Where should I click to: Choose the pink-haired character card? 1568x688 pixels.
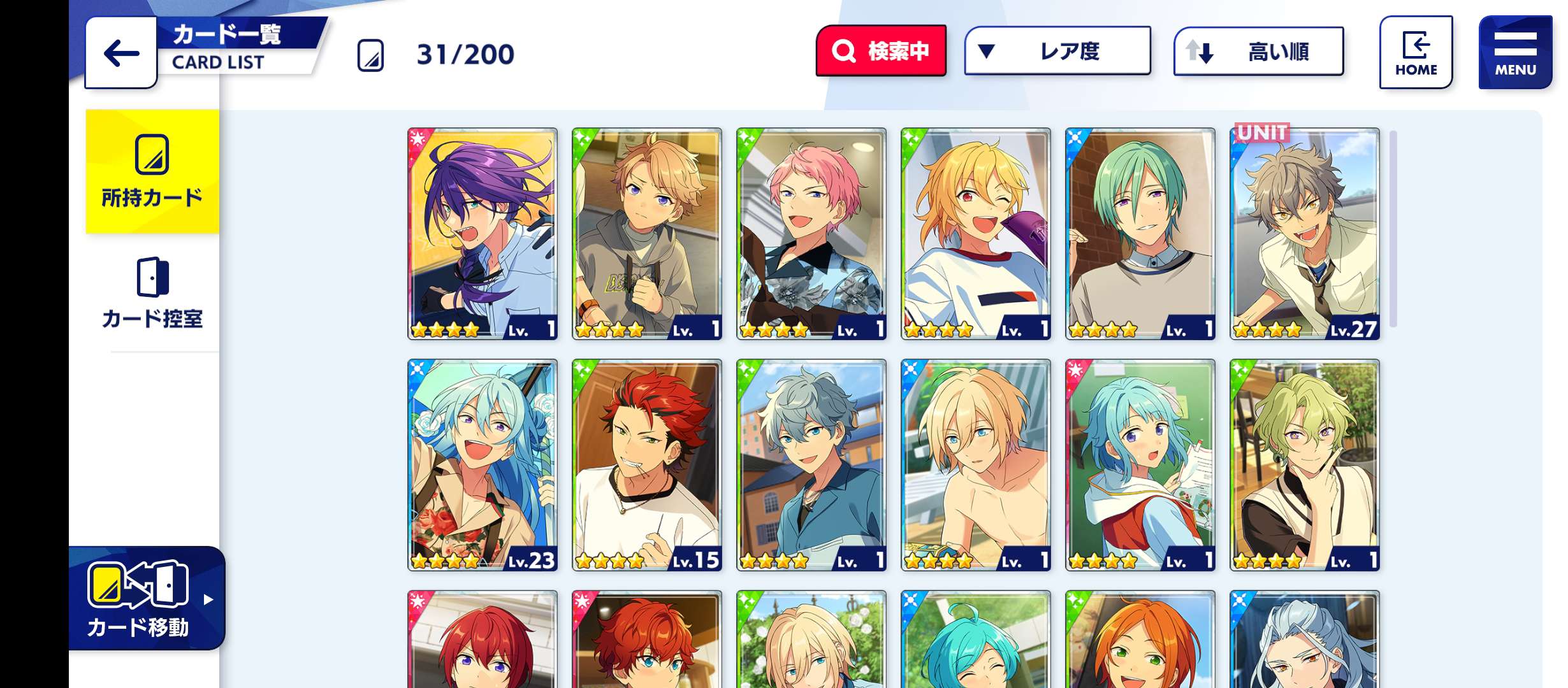pyautogui.click(x=811, y=234)
